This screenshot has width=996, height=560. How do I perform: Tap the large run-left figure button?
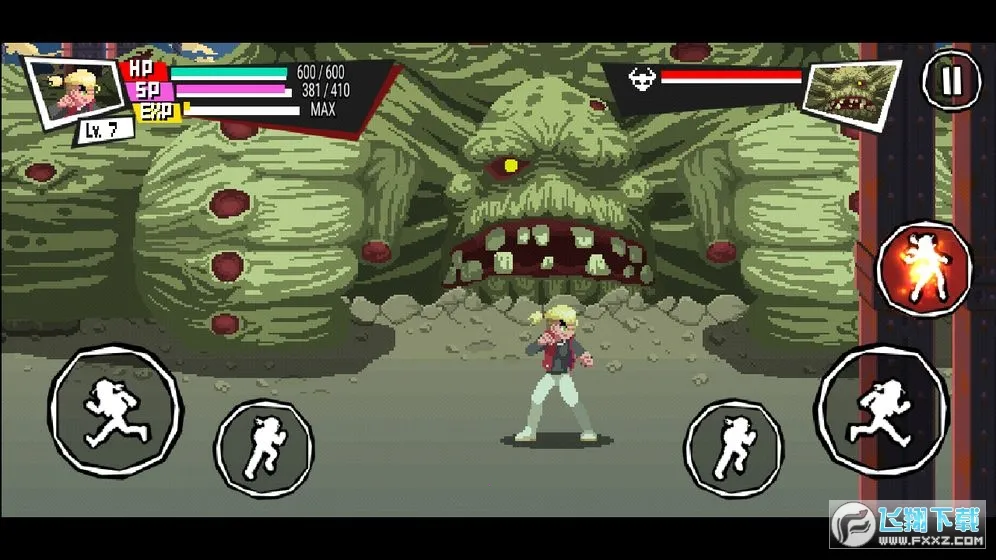point(114,409)
